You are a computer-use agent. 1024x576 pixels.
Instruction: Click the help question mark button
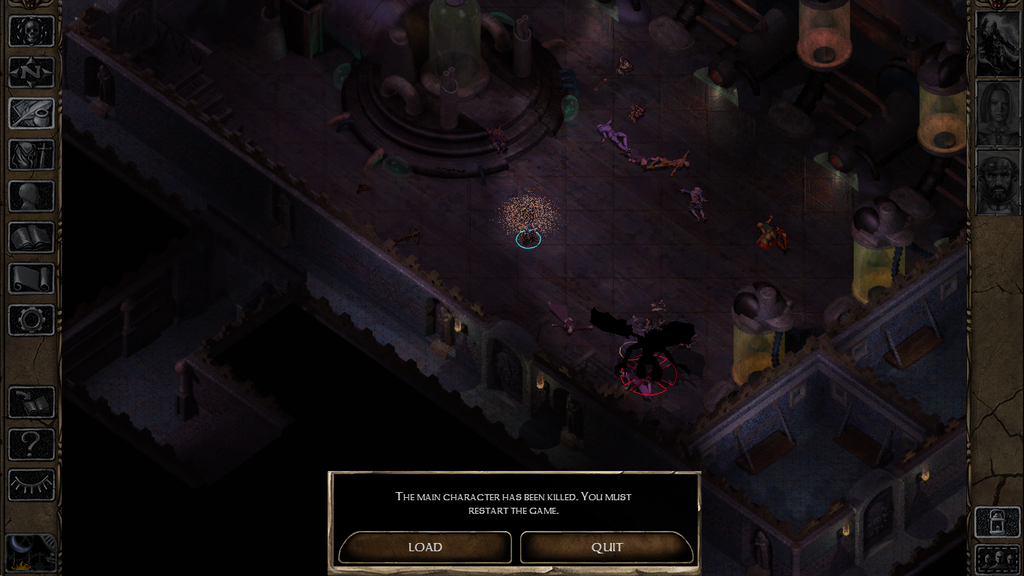(31, 444)
